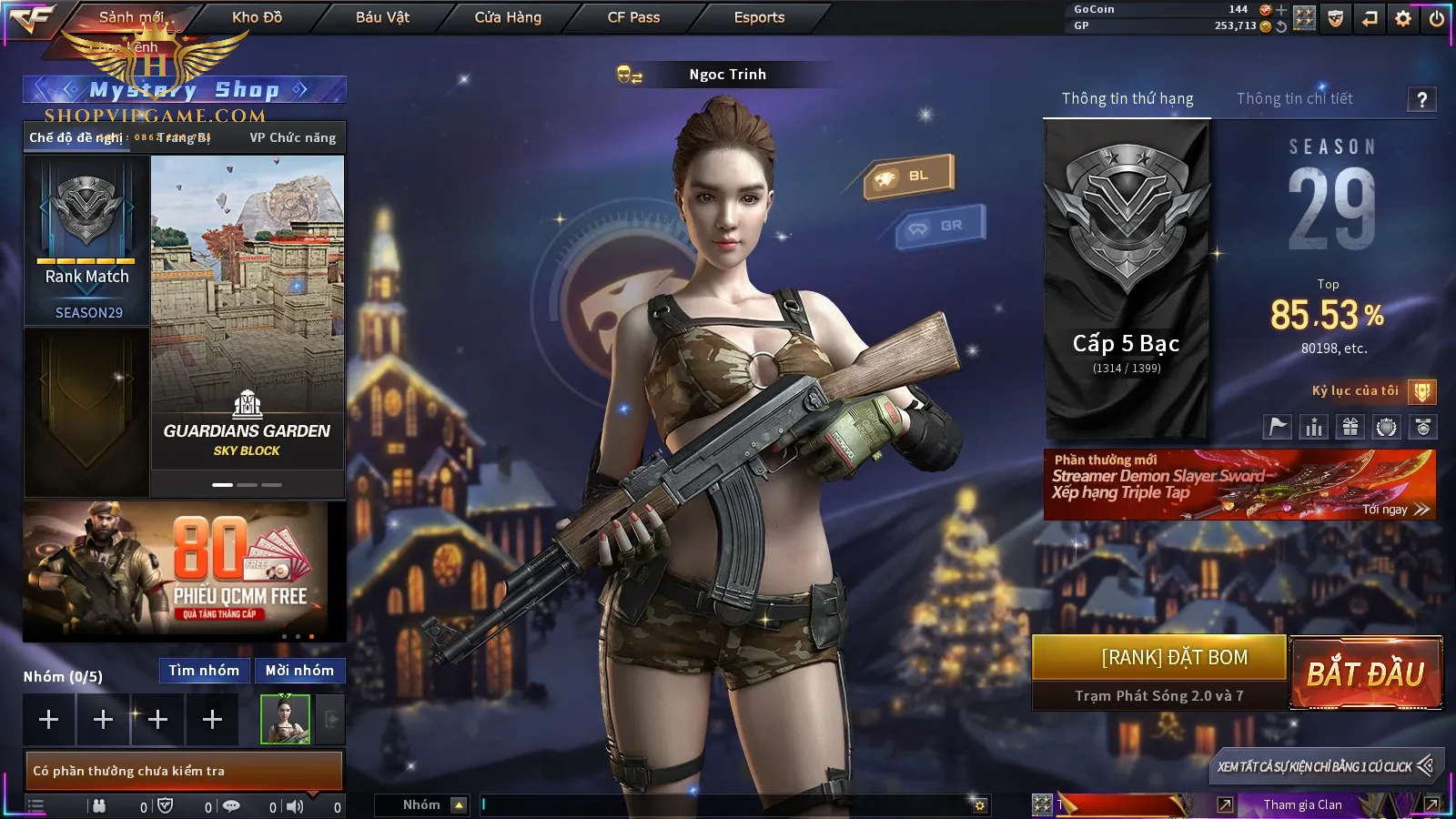Select the [RANK] ĐẶT BOM mode button
The image size is (1456, 819).
click(x=1158, y=658)
